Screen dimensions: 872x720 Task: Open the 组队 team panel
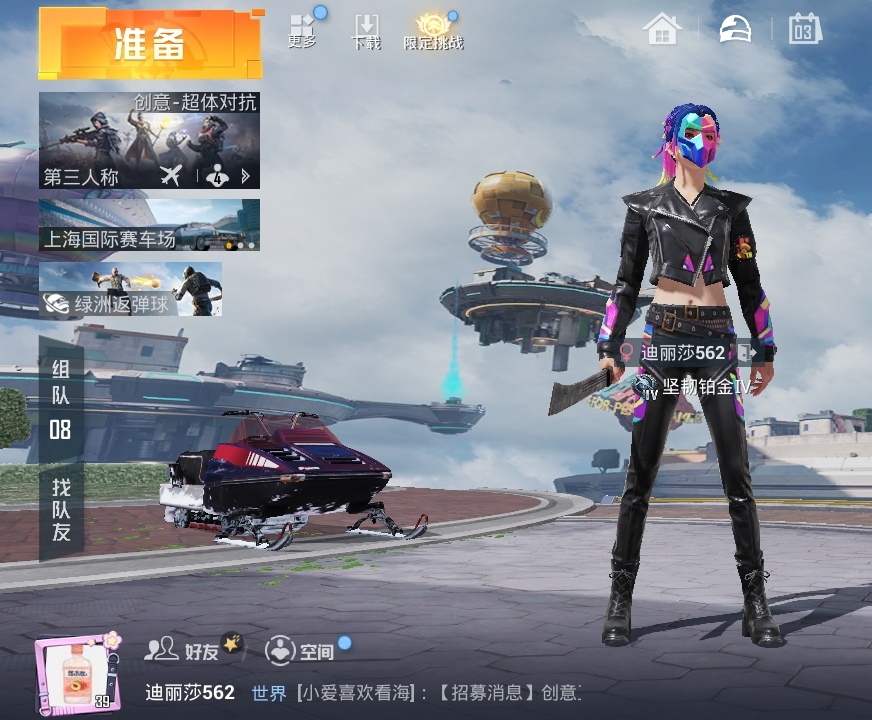click(61, 400)
